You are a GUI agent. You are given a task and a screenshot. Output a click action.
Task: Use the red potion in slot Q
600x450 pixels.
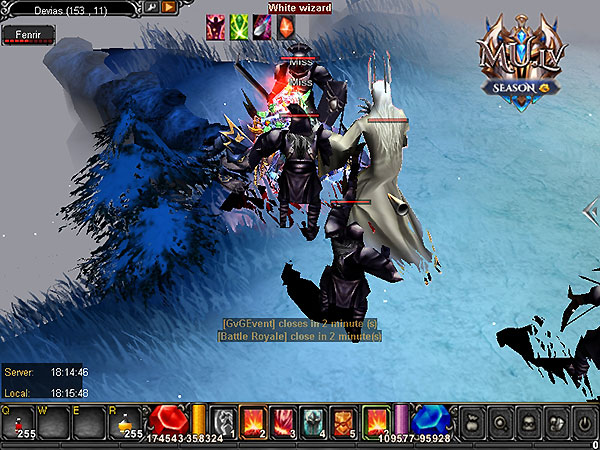19,422
